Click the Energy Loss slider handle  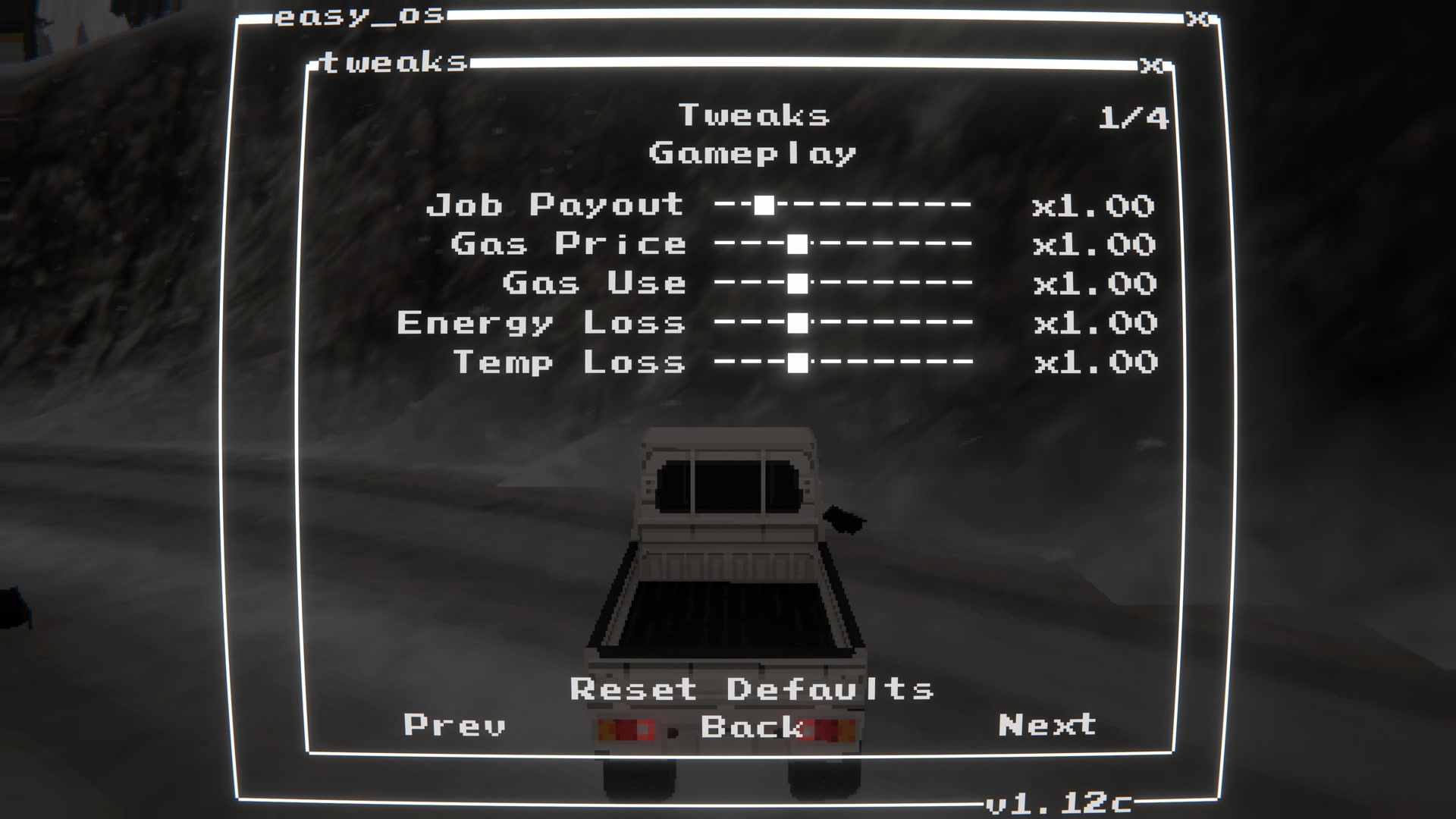(796, 323)
